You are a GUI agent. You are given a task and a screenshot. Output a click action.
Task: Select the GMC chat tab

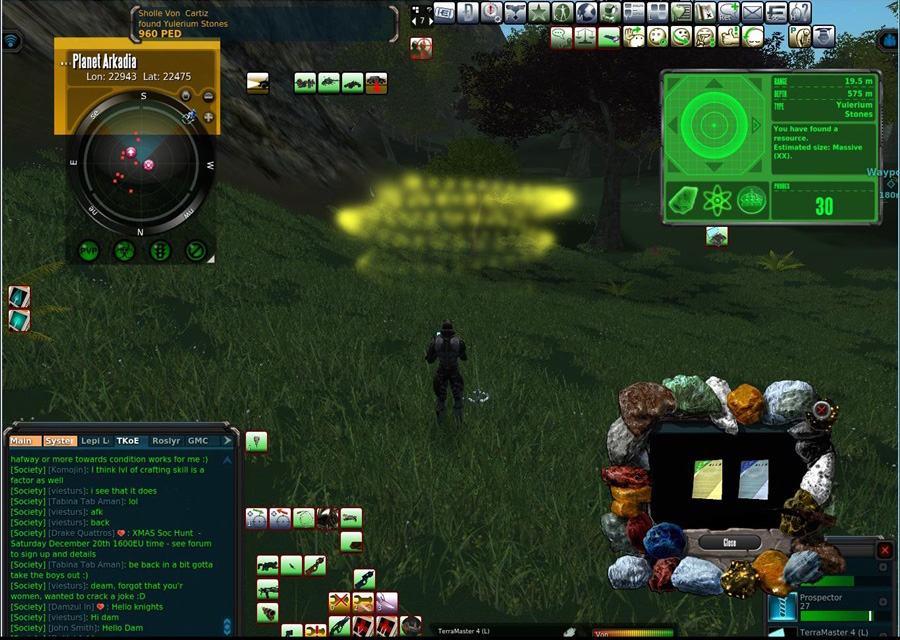(x=198, y=441)
